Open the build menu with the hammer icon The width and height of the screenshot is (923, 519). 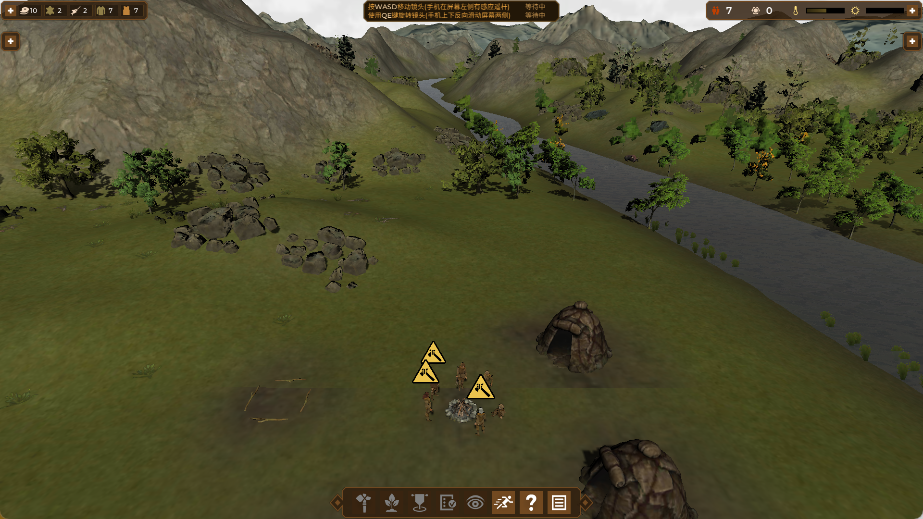coord(364,502)
